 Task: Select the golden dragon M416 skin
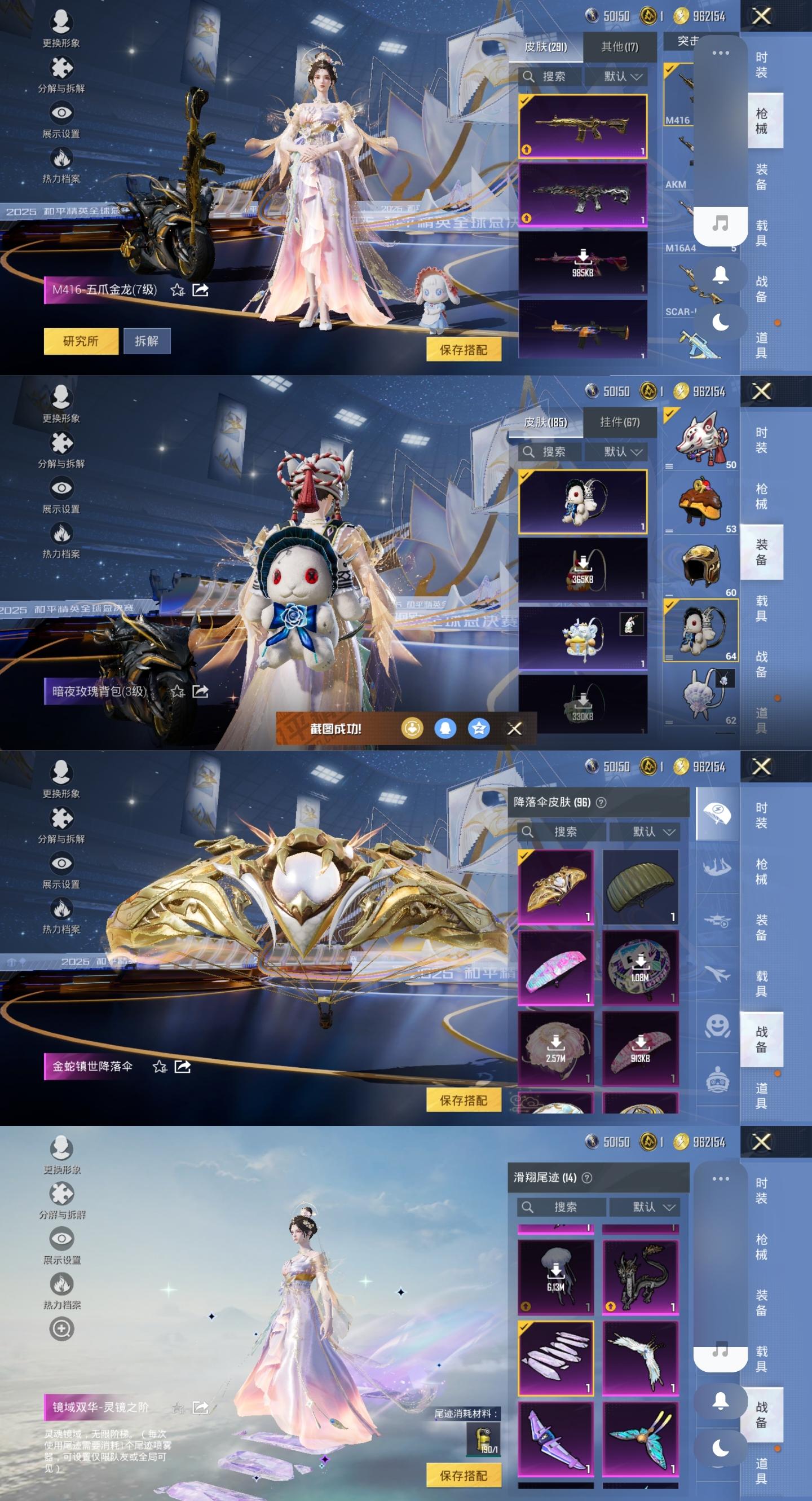click(582, 126)
